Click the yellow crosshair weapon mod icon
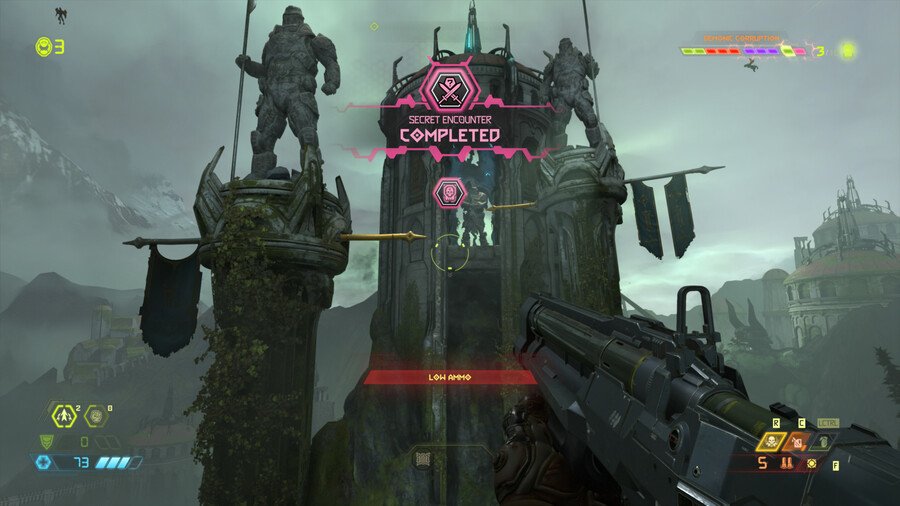 pyautogui.click(x=812, y=464)
